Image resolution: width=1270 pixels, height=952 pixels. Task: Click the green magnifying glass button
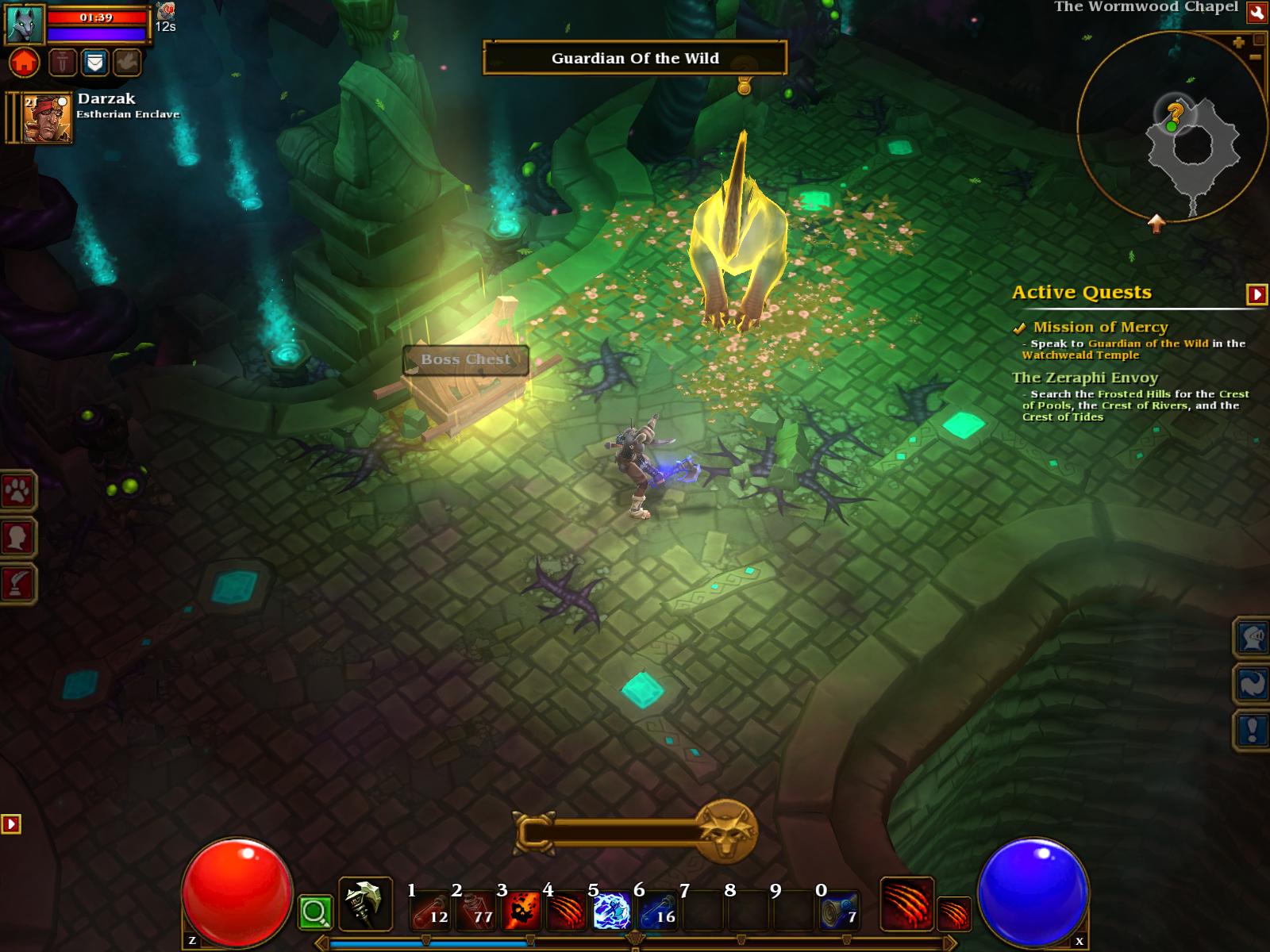pos(315,913)
